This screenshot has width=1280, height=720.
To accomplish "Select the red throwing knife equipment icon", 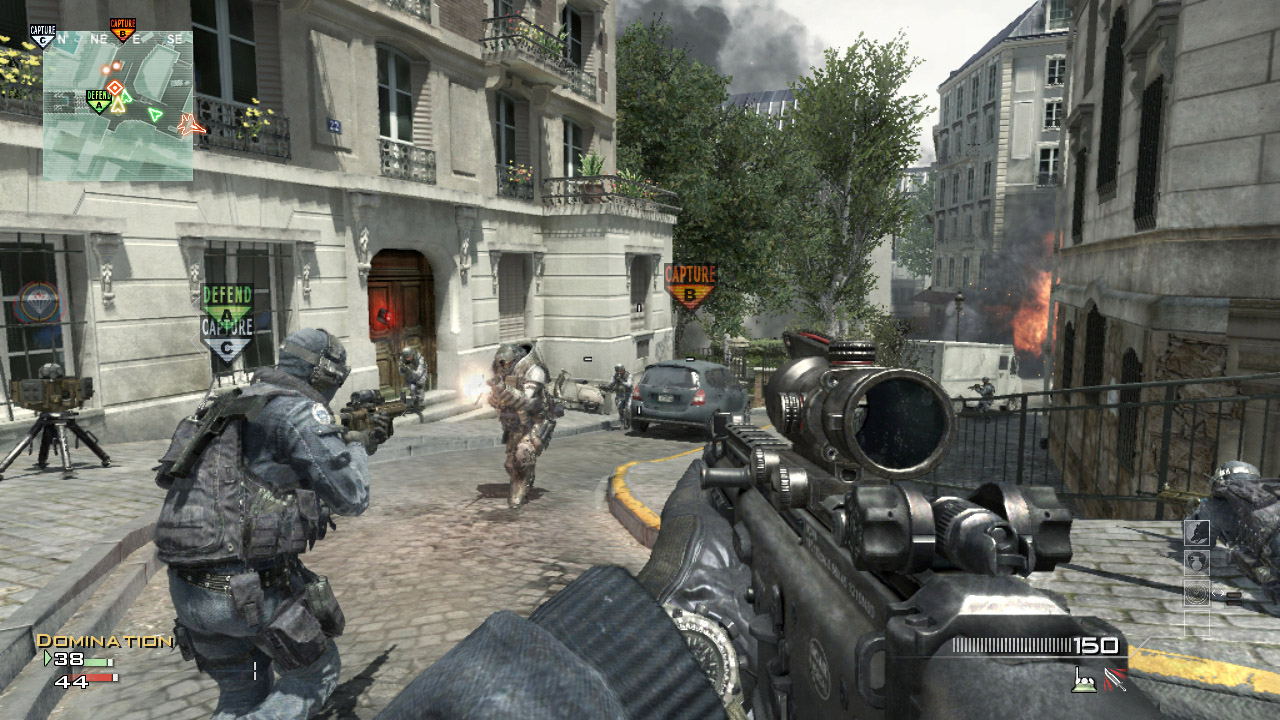I will (1113, 679).
